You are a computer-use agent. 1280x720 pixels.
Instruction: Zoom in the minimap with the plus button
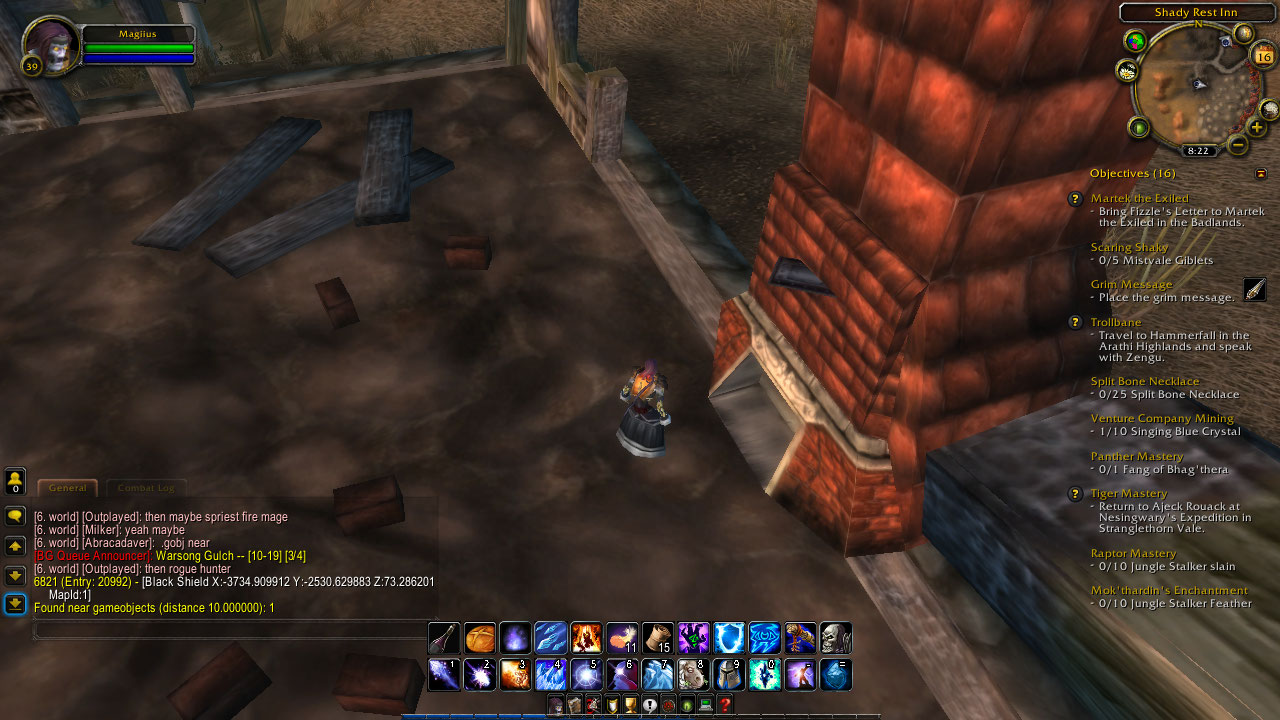pos(1256,127)
